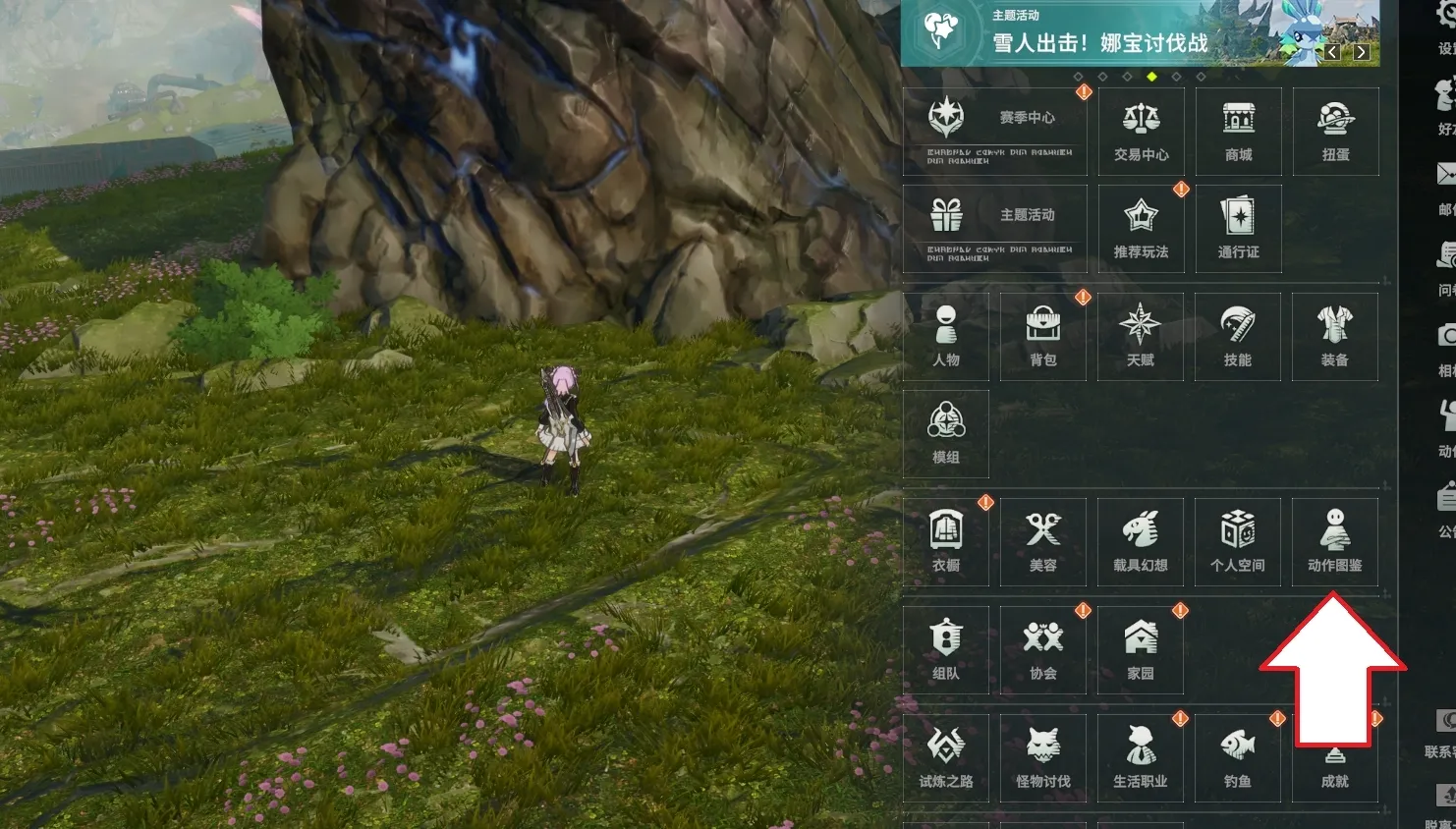Choose 美容 beauty salon
Screen dimensions: 1456x829
click(1042, 542)
